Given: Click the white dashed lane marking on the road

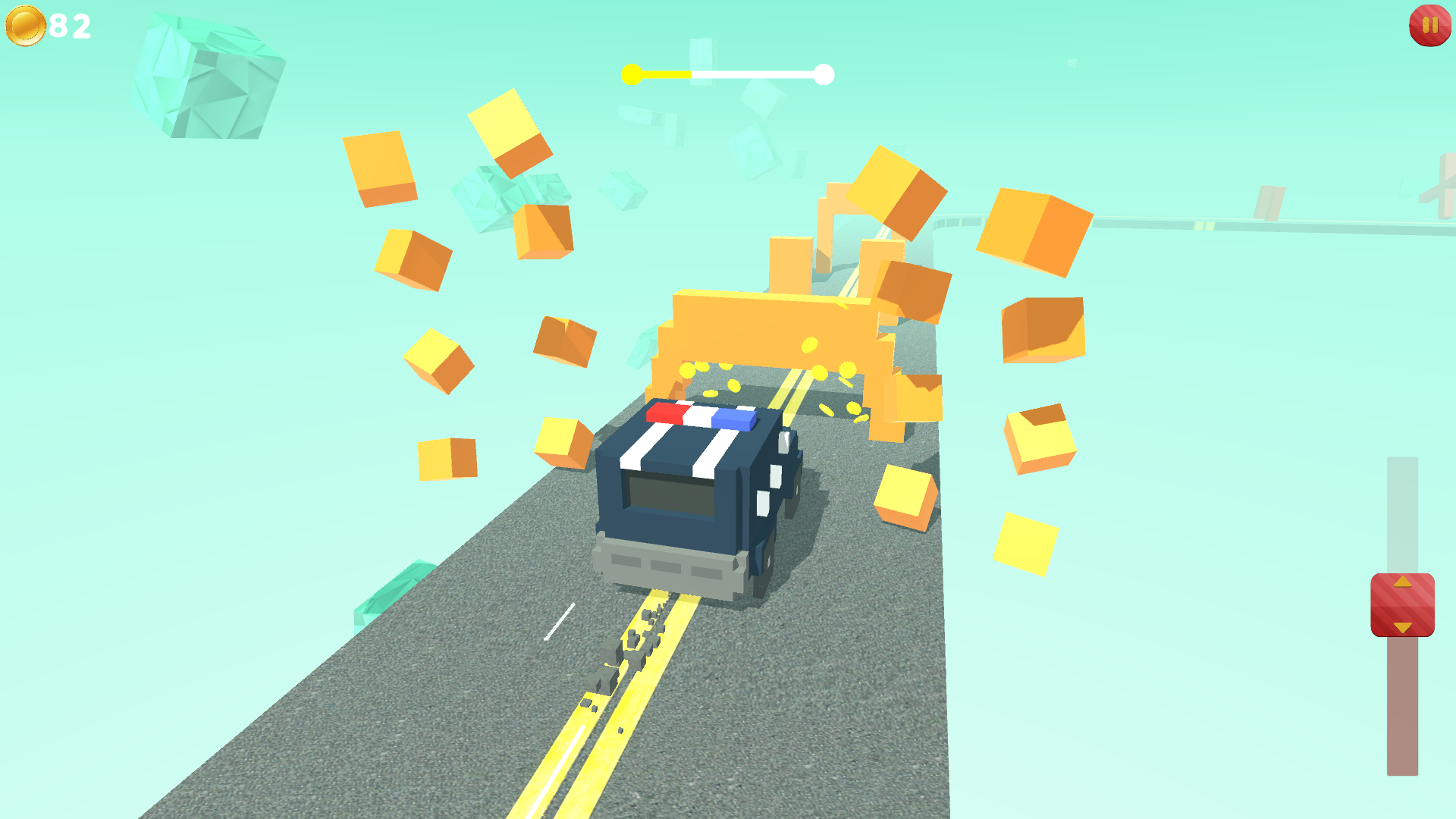Looking at the screenshot, I should [559, 621].
